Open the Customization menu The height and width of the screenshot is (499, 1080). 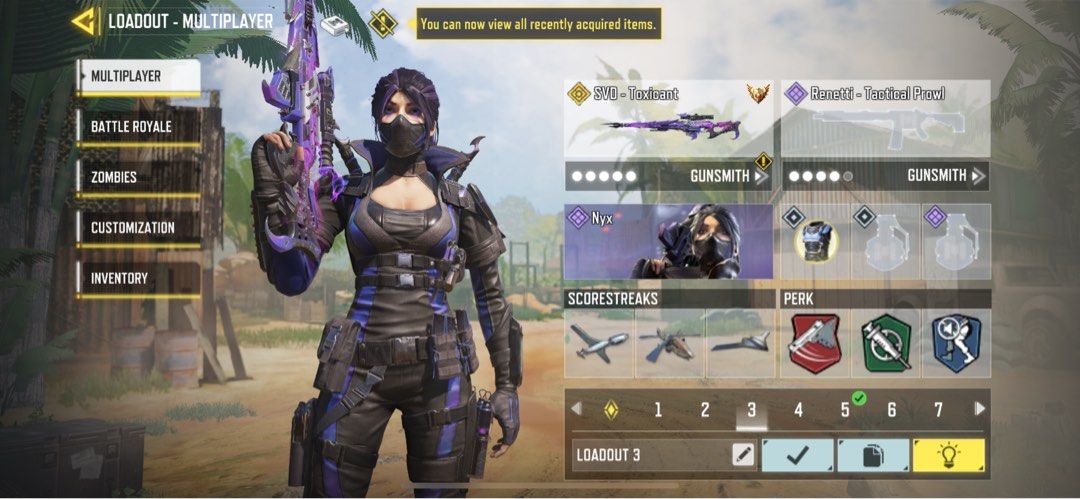point(138,228)
